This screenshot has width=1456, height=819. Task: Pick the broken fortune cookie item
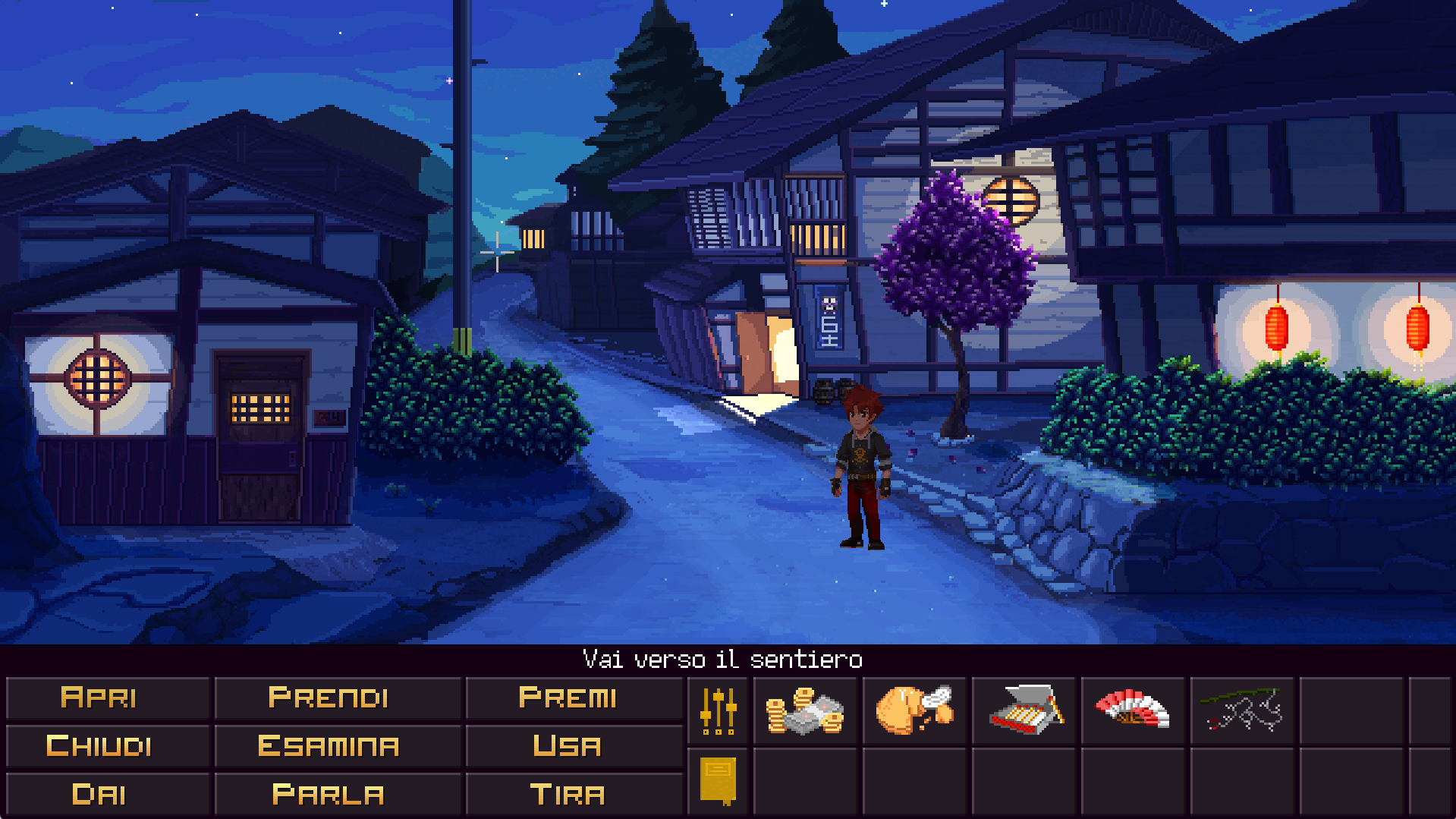click(x=914, y=711)
